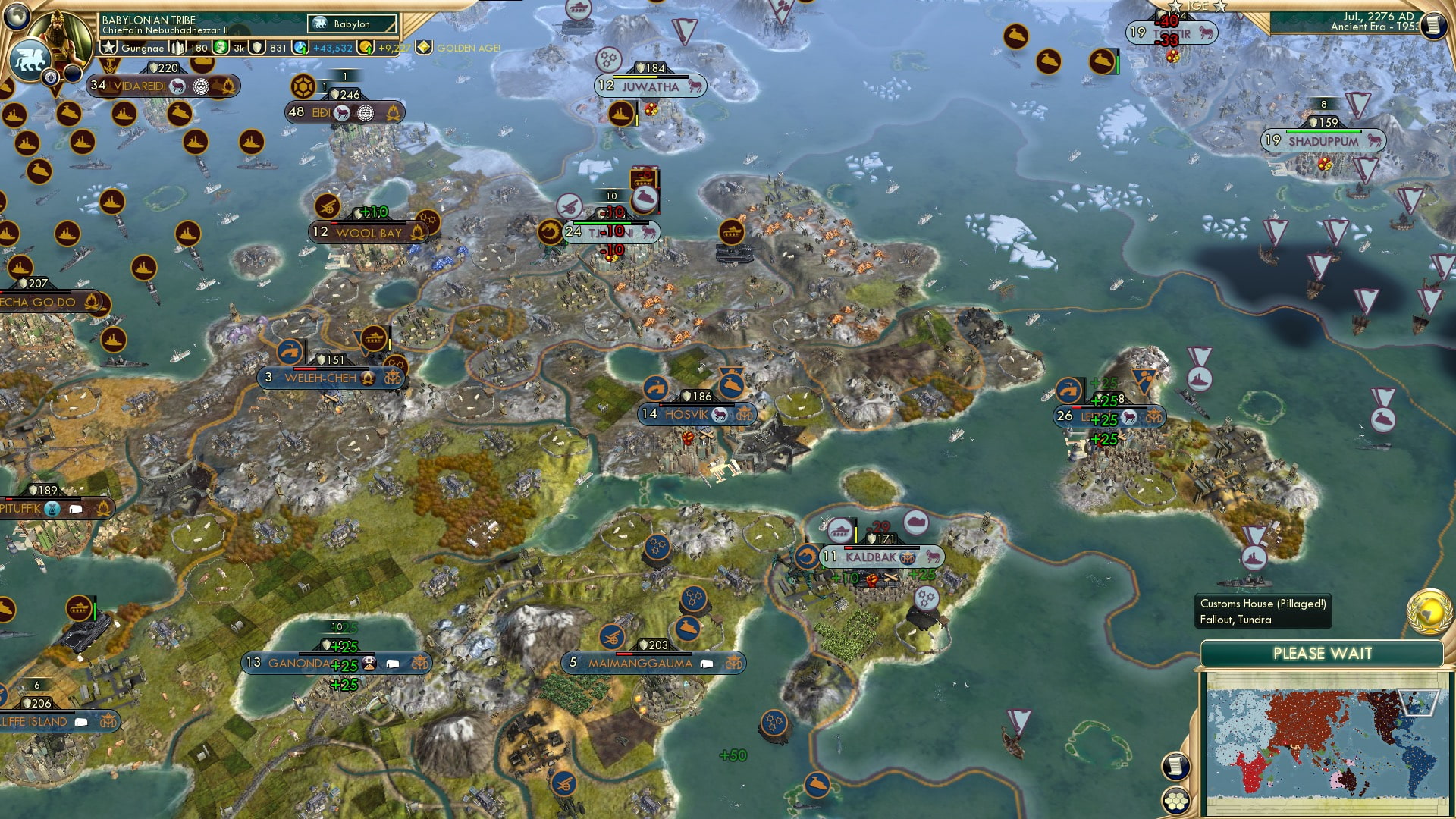Viewport: 1456px width, 819px height.
Task: Click the science icon showing +43,532
Action: pyautogui.click(x=300, y=47)
